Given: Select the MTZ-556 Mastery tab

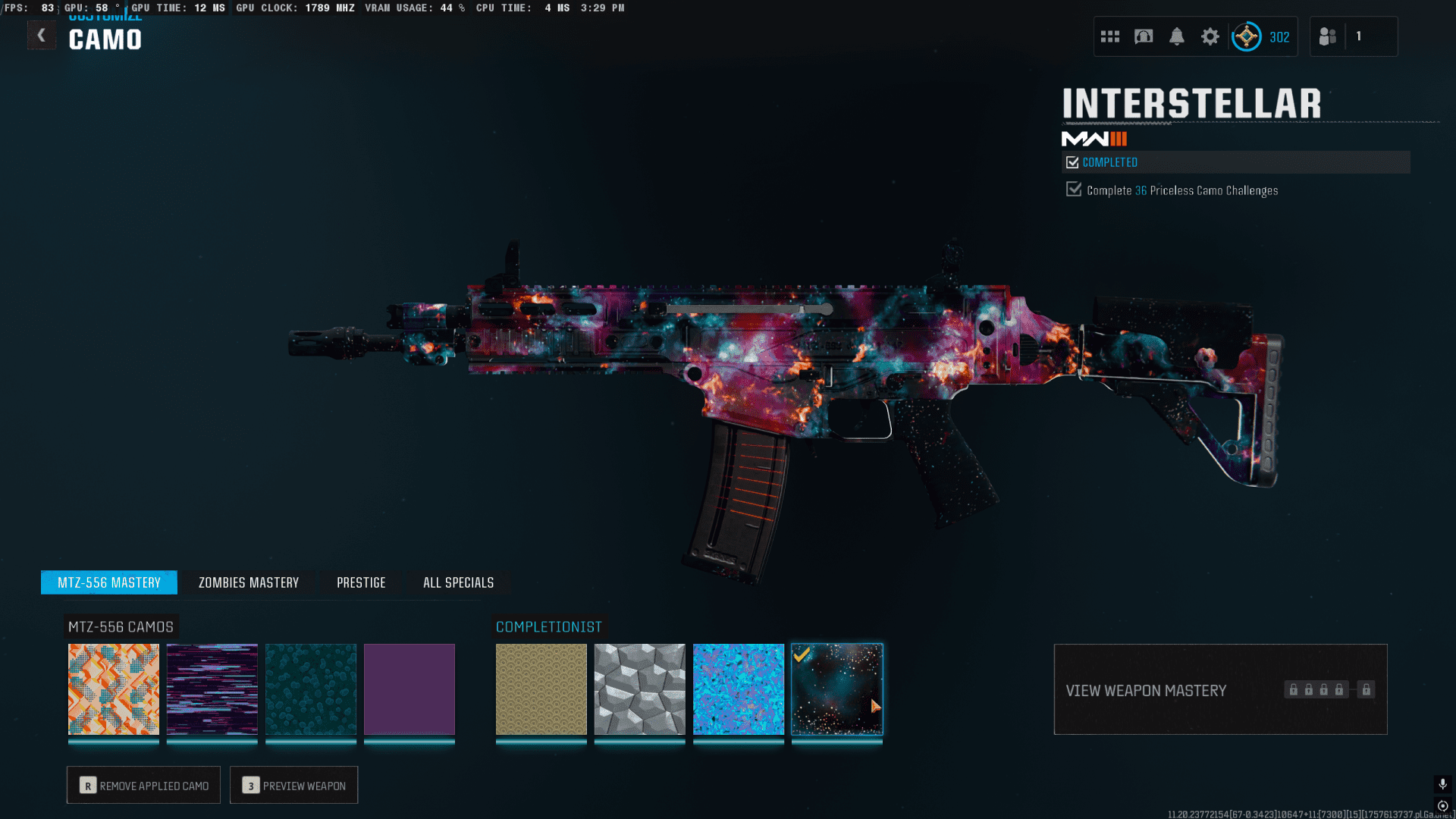Looking at the screenshot, I should click(109, 582).
